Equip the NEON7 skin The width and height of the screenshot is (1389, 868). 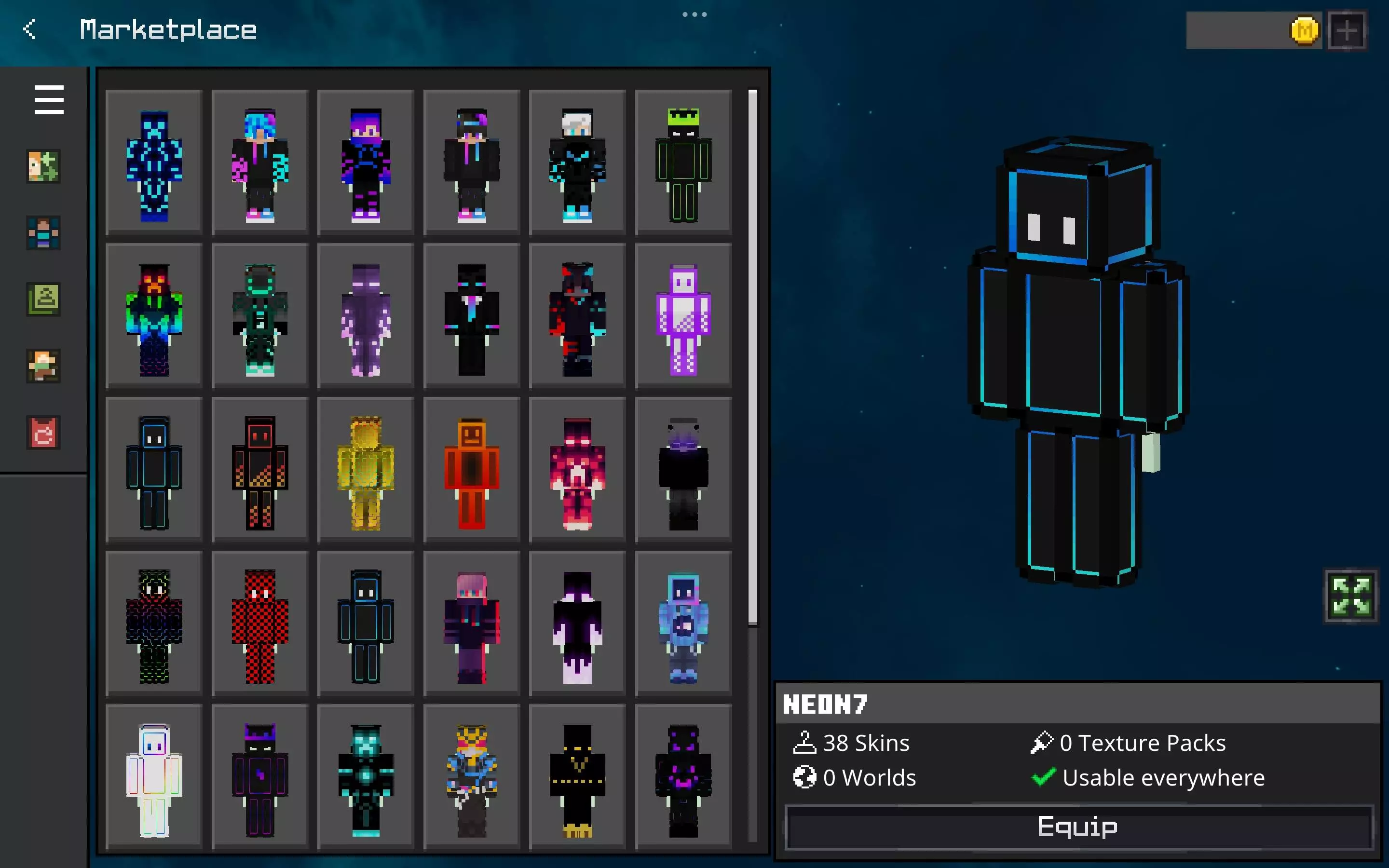click(x=1078, y=827)
